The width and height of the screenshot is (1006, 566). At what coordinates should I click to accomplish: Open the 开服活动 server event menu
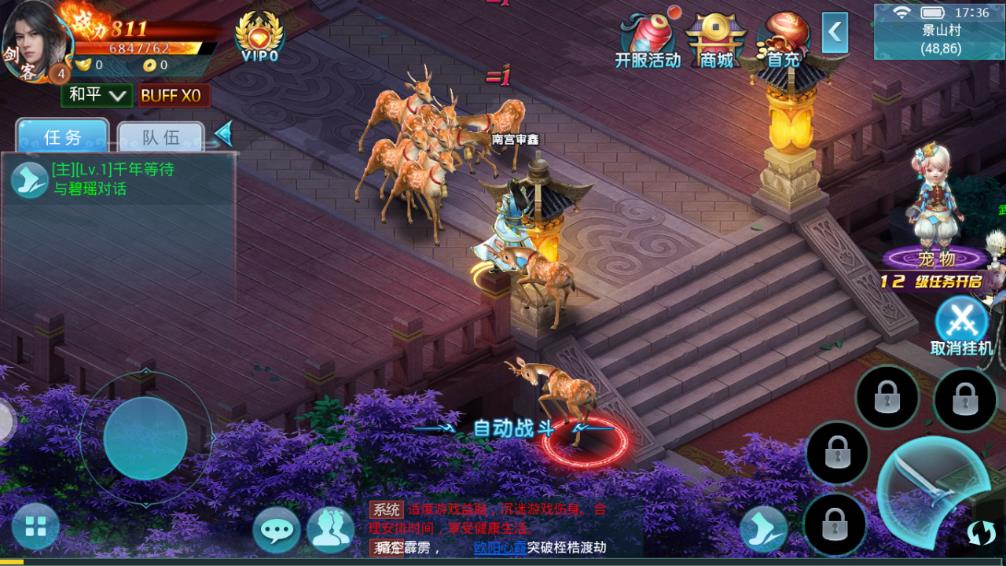point(647,40)
